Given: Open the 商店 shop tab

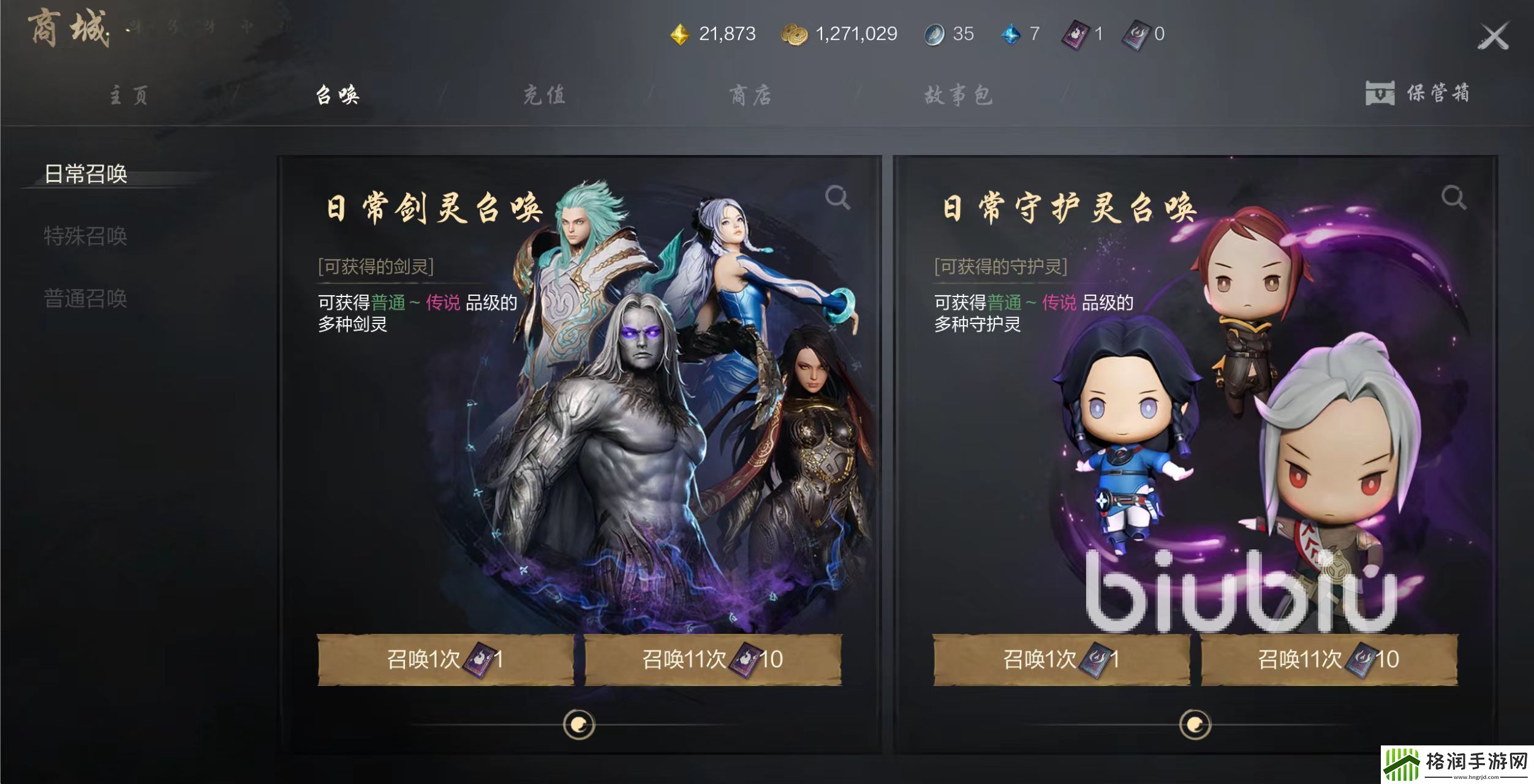Looking at the screenshot, I should tap(750, 95).
